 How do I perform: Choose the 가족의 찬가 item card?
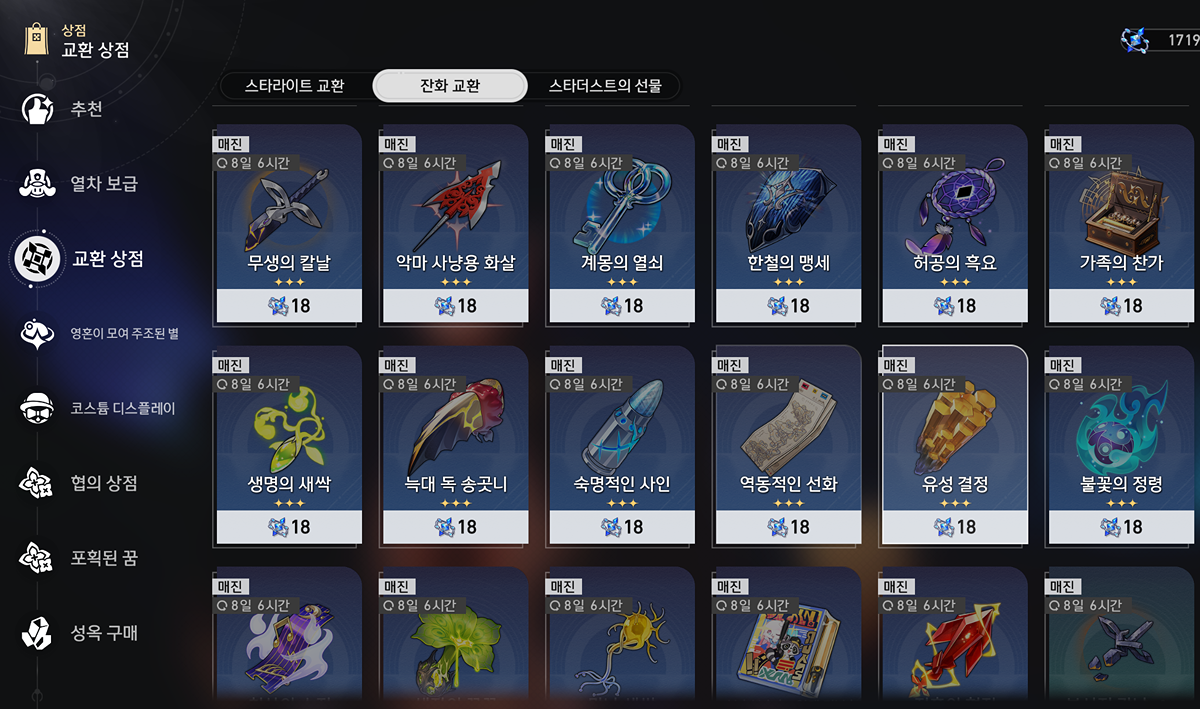(x=1120, y=225)
